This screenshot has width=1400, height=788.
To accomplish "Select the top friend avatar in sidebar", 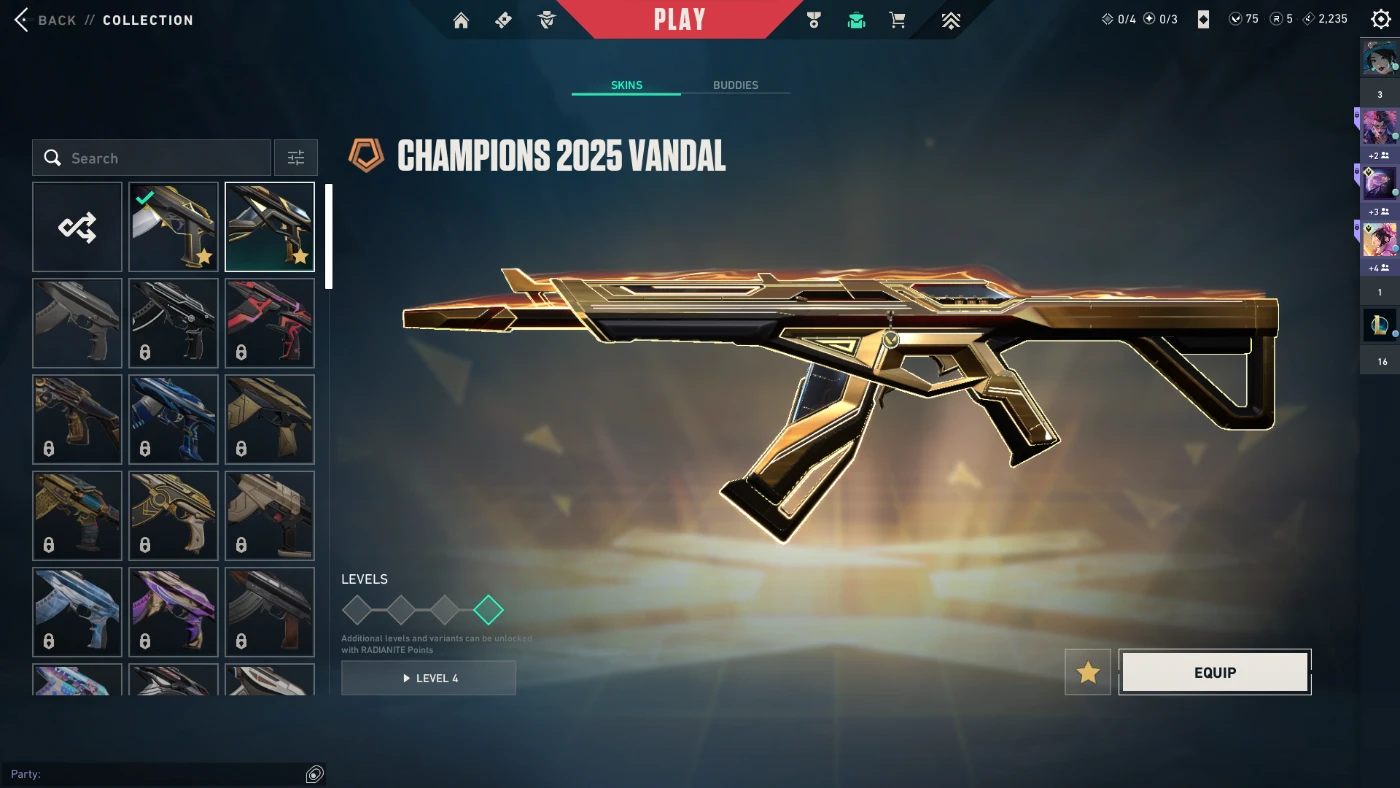I will (x=1379, y=59).
